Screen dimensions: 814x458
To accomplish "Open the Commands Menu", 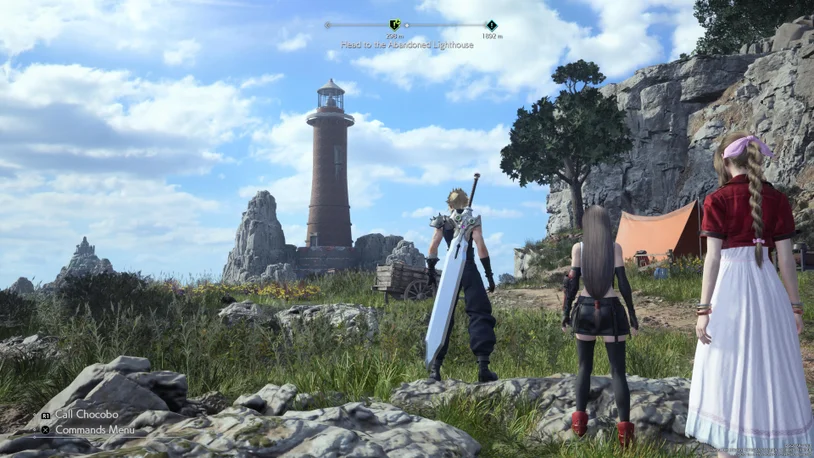I will point(94,430).
